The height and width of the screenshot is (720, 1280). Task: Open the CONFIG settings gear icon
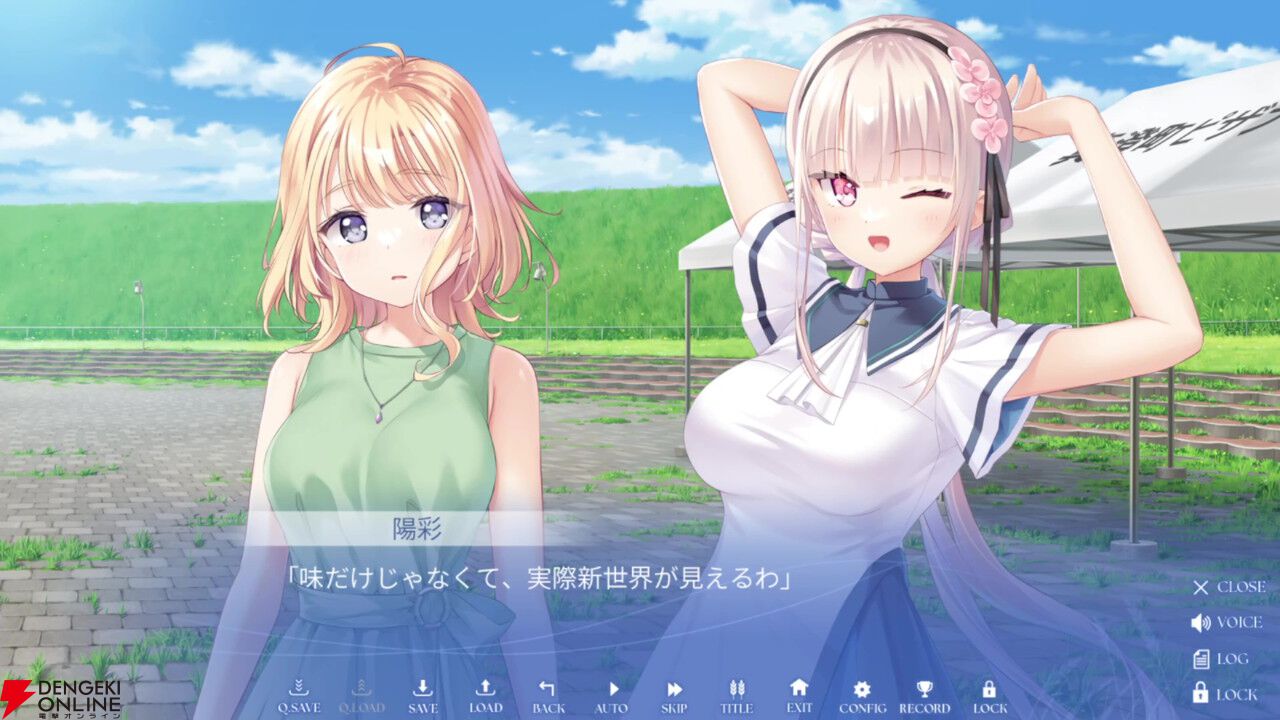[x=862, y=688]
